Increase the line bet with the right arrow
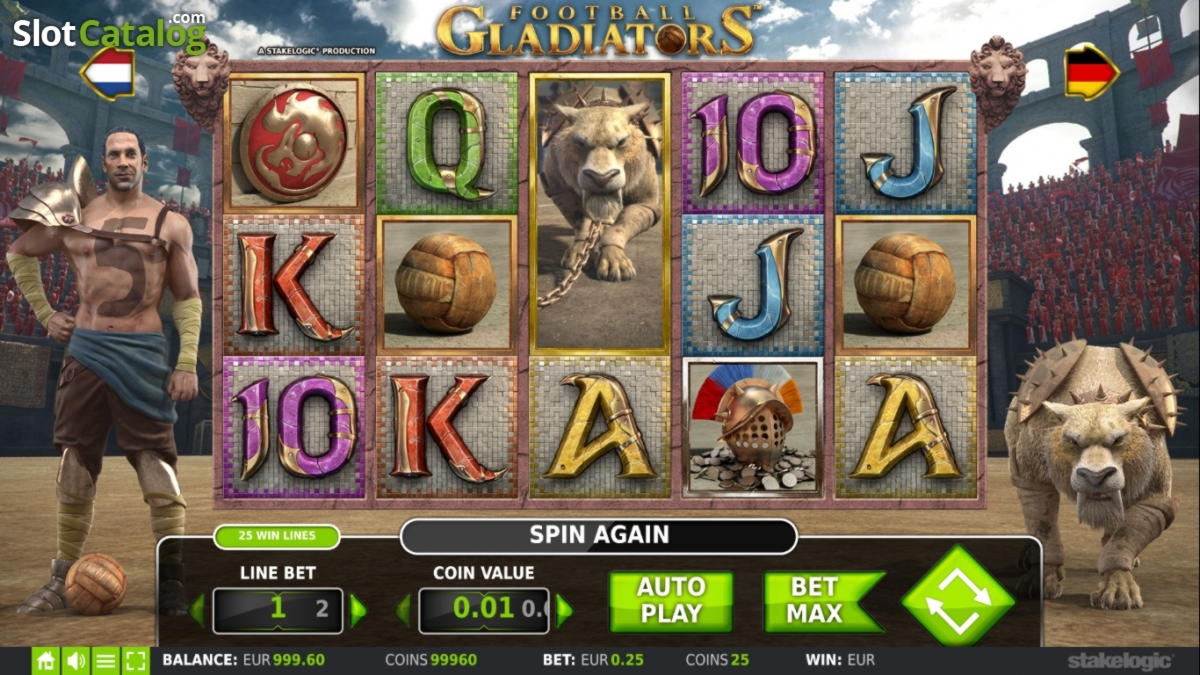The height and width of the screenshot is (675, 1200). pyautogui.click(x=358, y=610)
